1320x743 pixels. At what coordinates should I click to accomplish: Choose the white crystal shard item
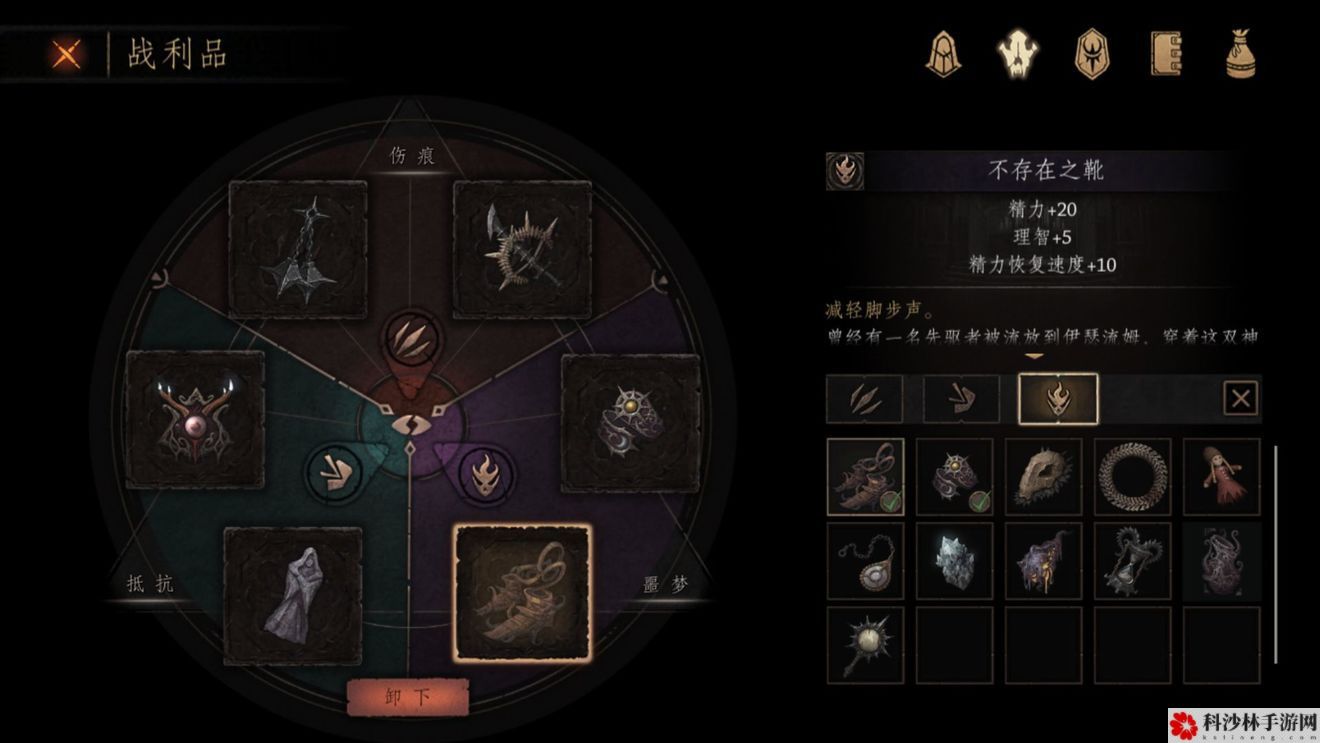pos(955,561)
